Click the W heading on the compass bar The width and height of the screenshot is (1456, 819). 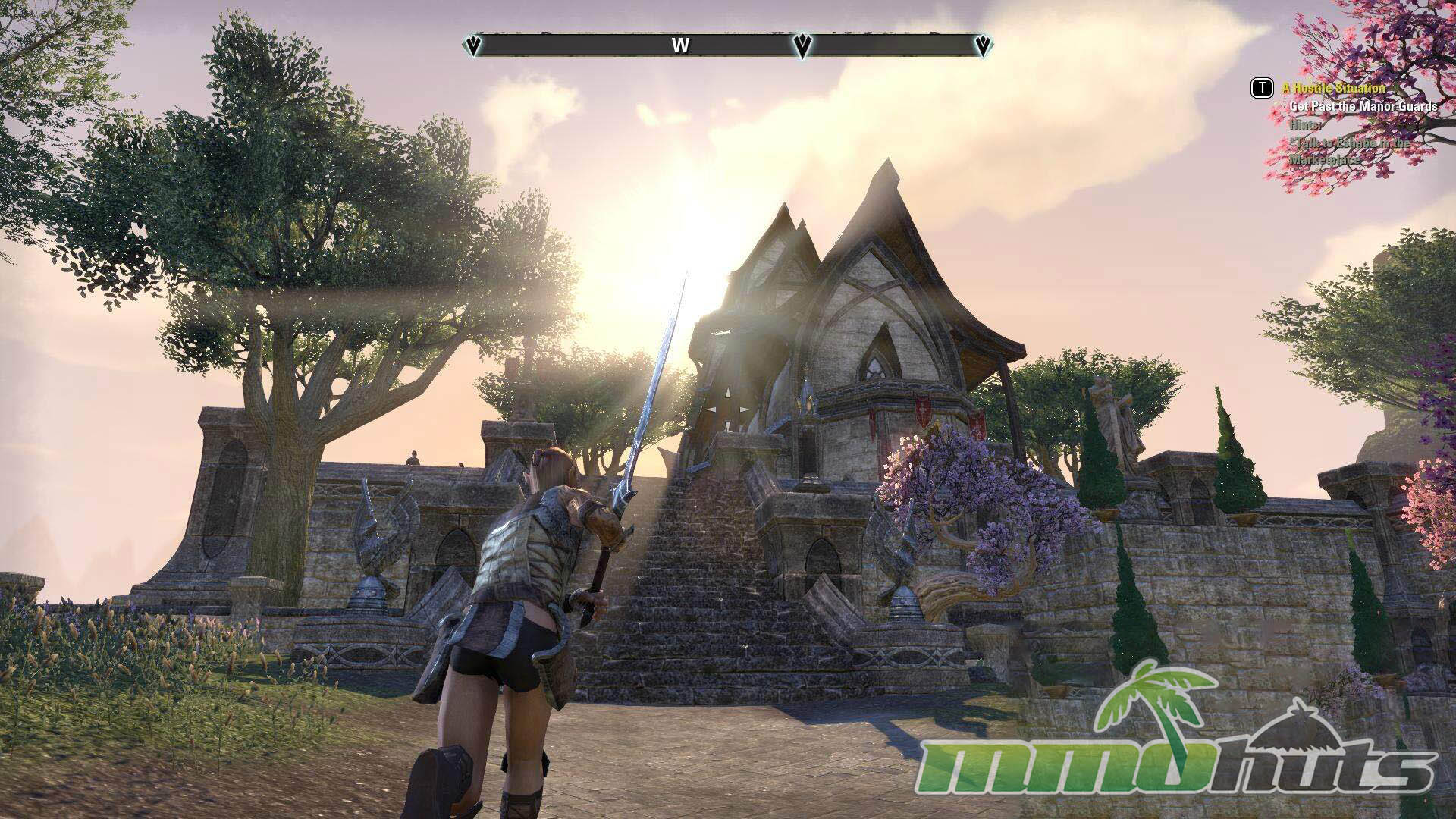click(680, 46)
